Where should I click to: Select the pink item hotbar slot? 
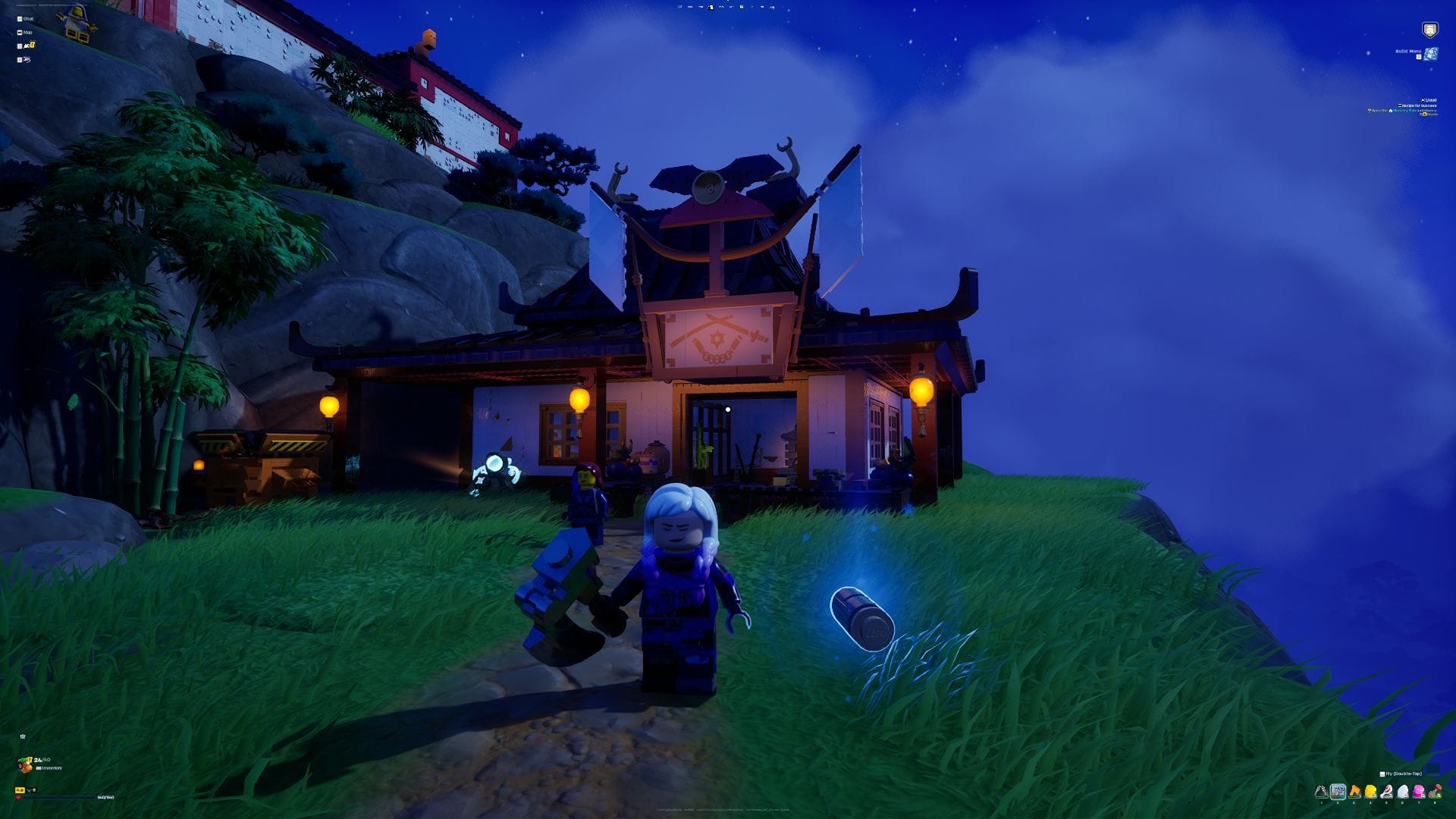click(x=1419, y=792)
